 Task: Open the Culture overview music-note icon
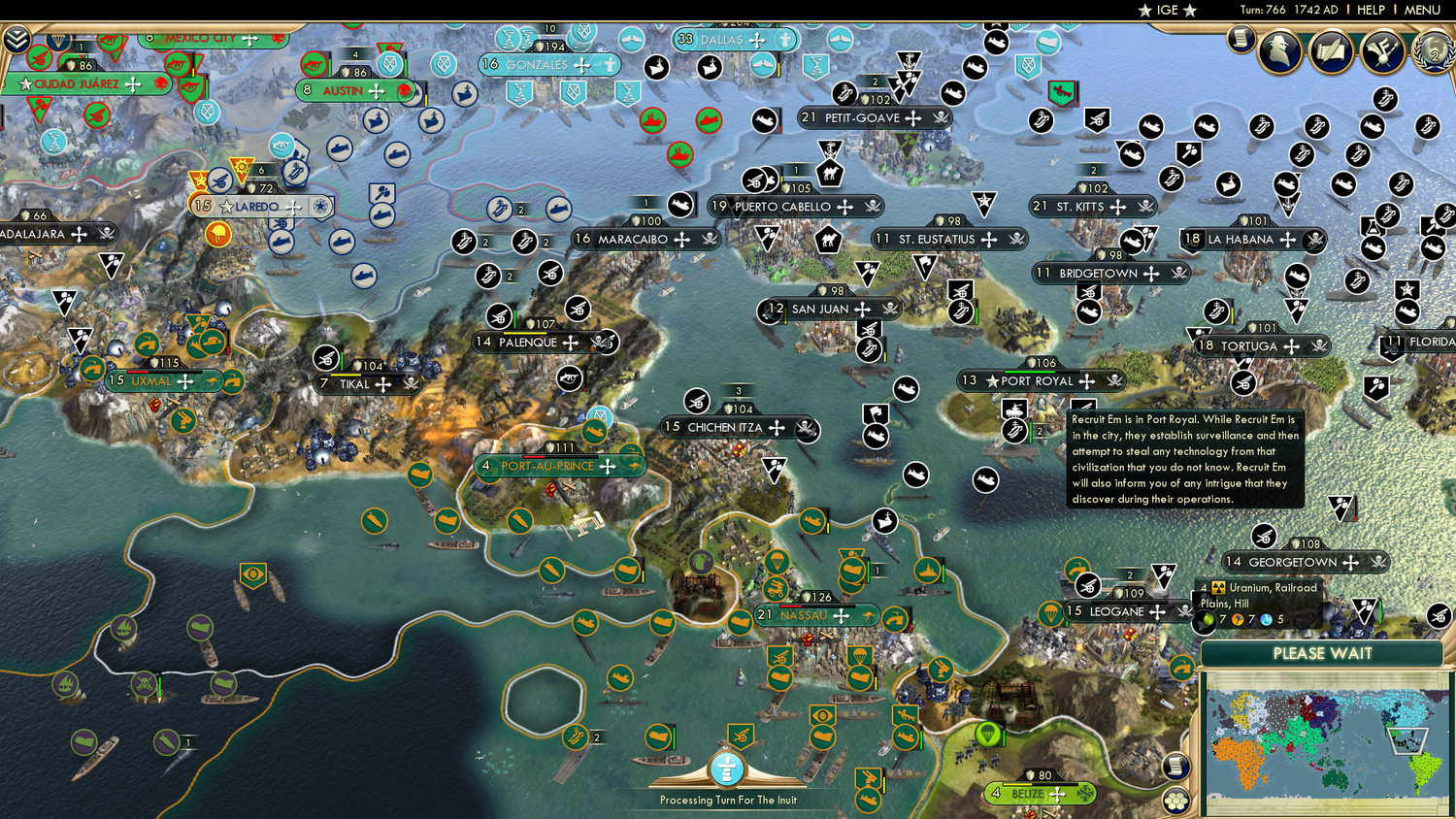pyautogui.click(x=1382, y=50)
